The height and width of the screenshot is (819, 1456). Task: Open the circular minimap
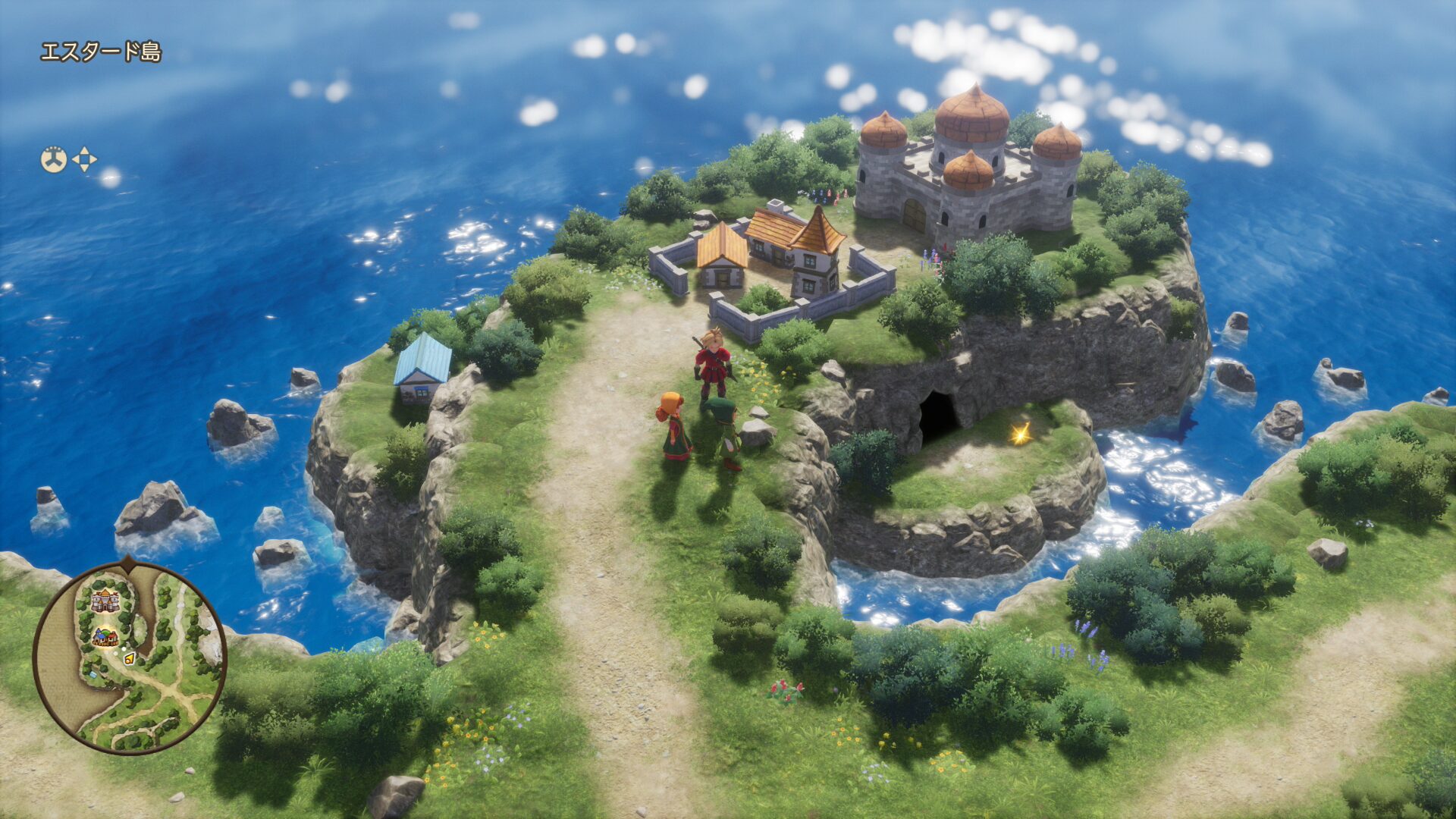tap(129, 658)
